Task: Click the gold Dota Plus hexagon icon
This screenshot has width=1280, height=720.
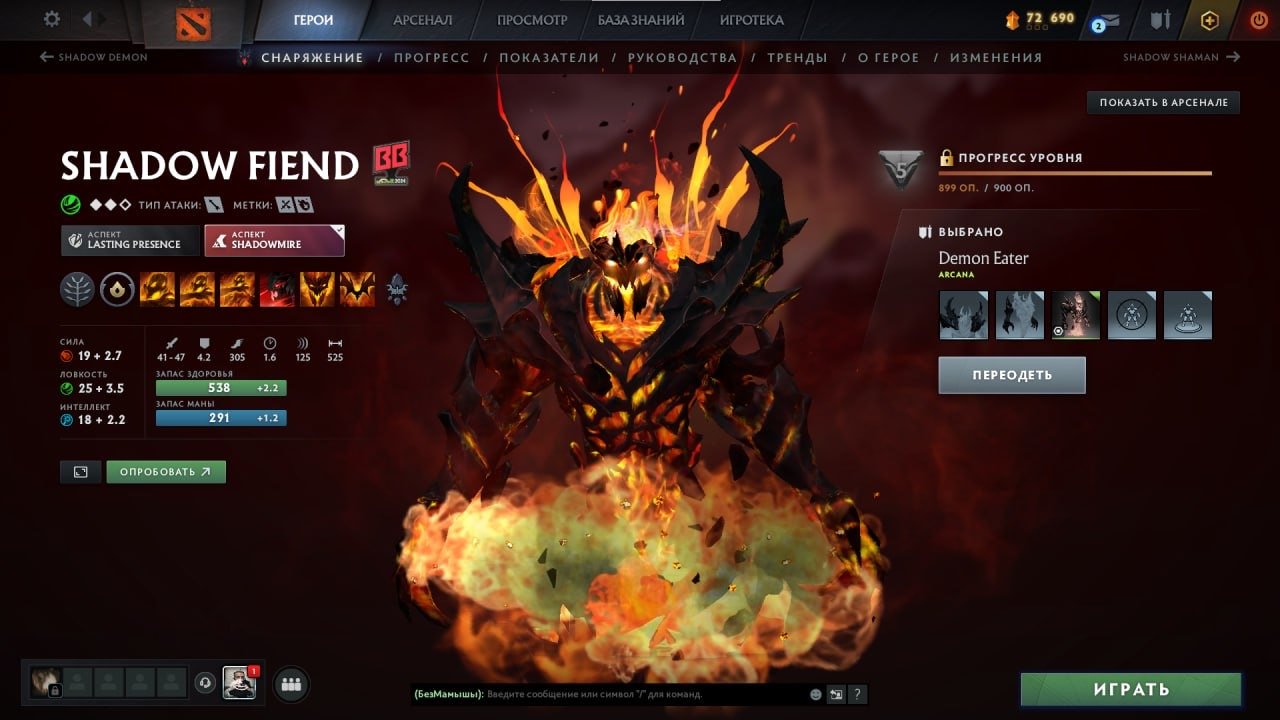Action: point(1210,19)
